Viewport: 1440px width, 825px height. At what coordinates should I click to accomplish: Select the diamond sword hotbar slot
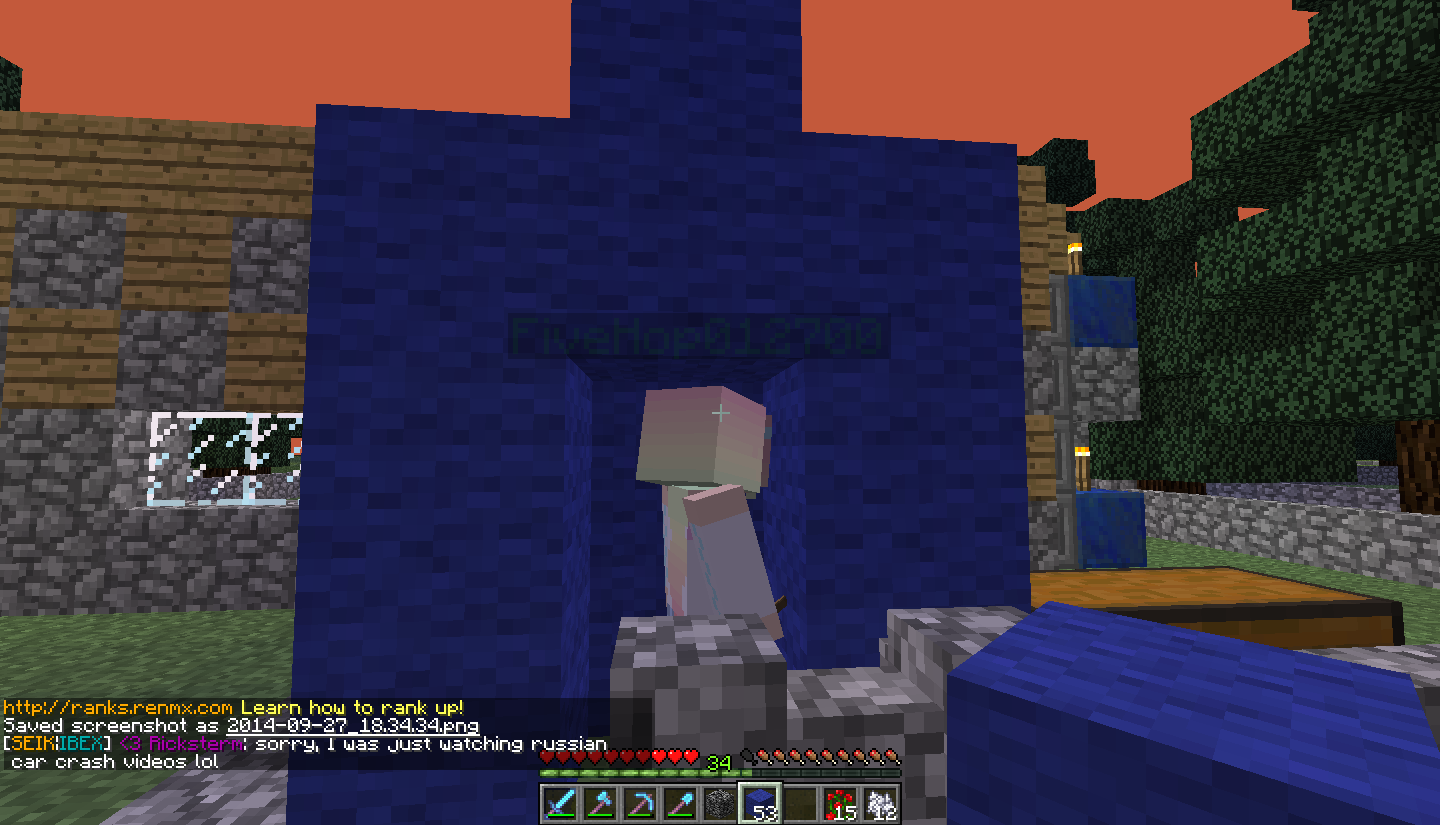coord(560,803)
